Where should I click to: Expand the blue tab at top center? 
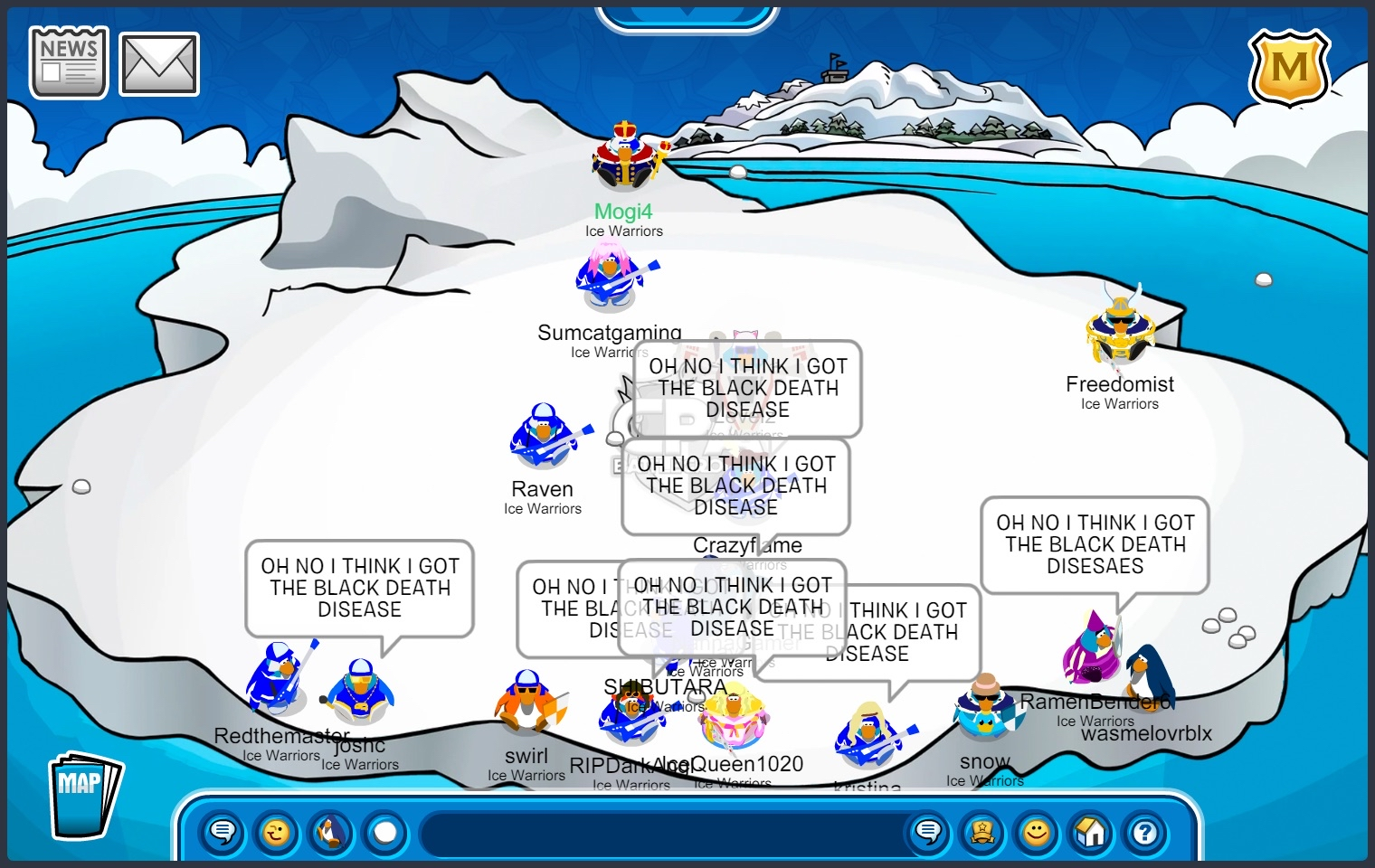coord(687,15)
